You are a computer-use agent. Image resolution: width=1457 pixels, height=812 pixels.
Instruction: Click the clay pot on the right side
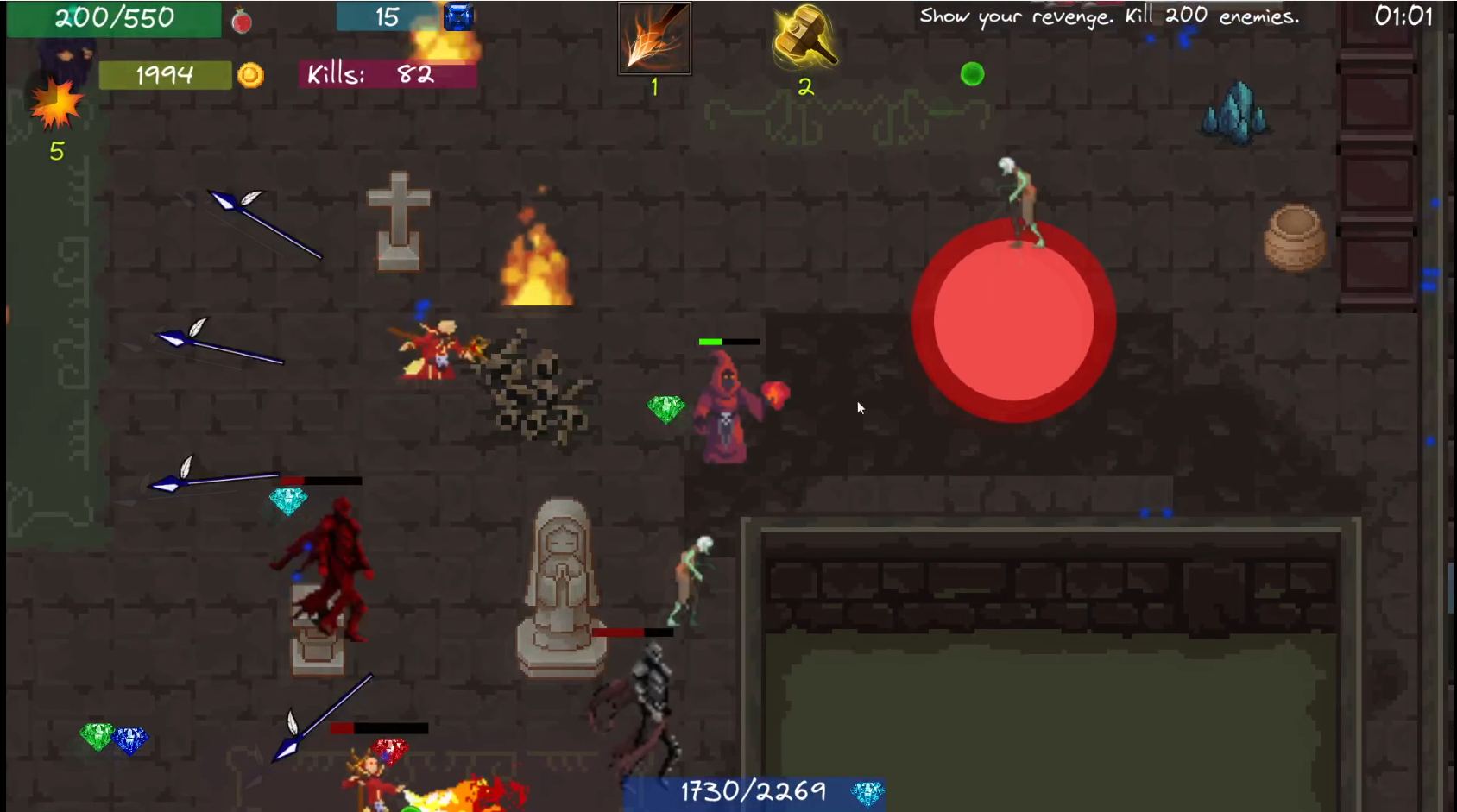1296,237
